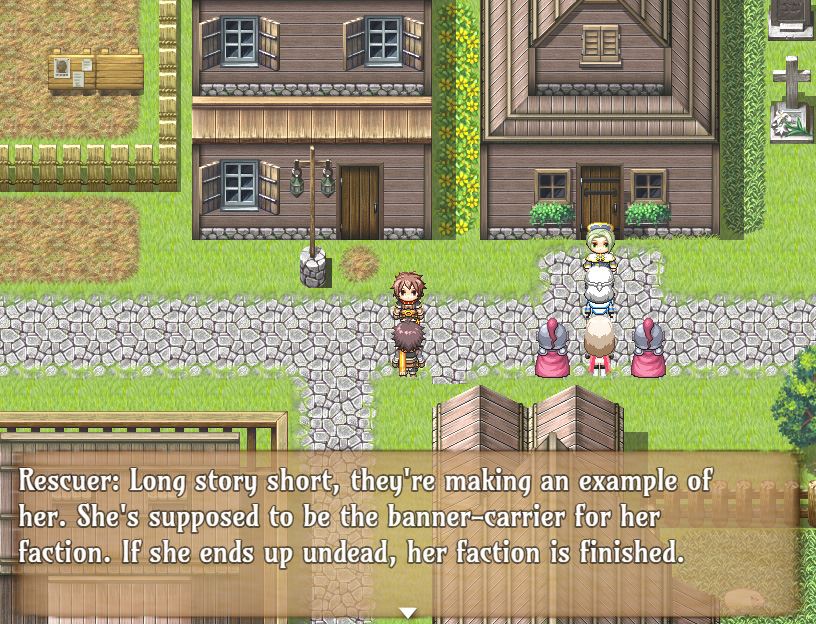Image resolution: width=816 pixels, height=624 pixels.
Task: Click the white continue arrow in dialogue box
Action: tap(407, 612)
